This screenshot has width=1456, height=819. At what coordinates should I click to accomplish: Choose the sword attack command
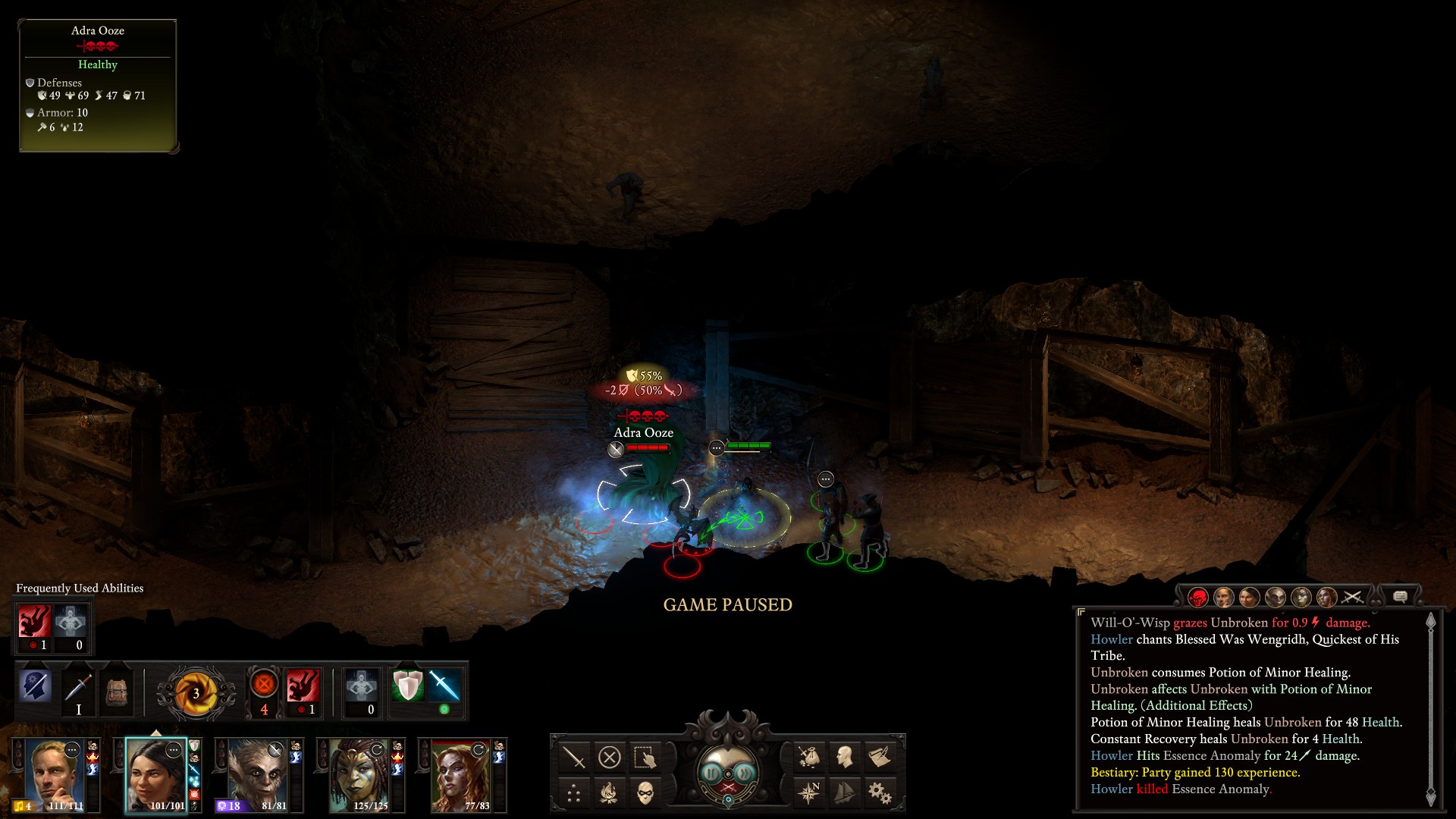pos(574,757)
